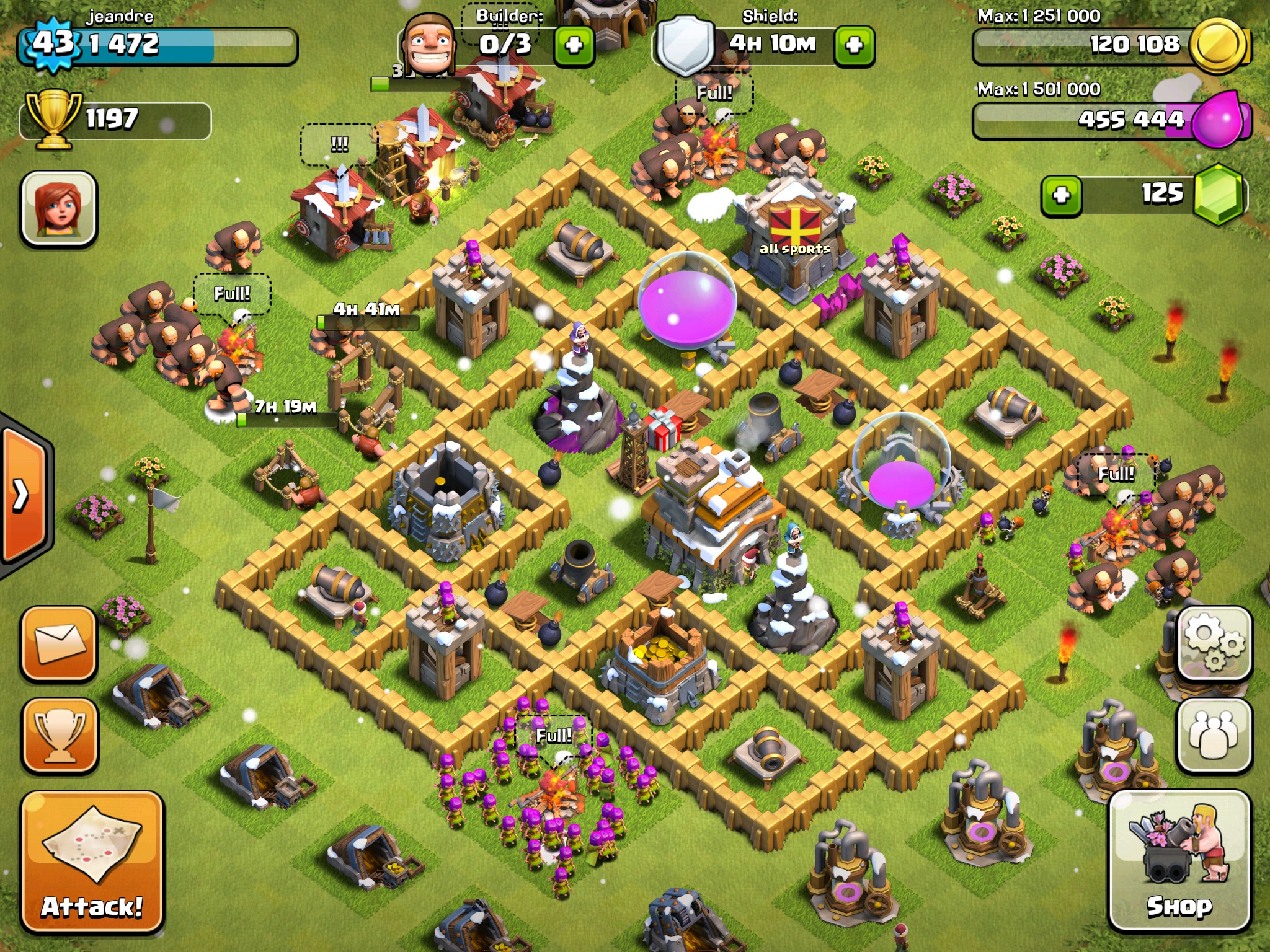Tap the Attack! map button

pyautogui.click(x=92, y=861)
